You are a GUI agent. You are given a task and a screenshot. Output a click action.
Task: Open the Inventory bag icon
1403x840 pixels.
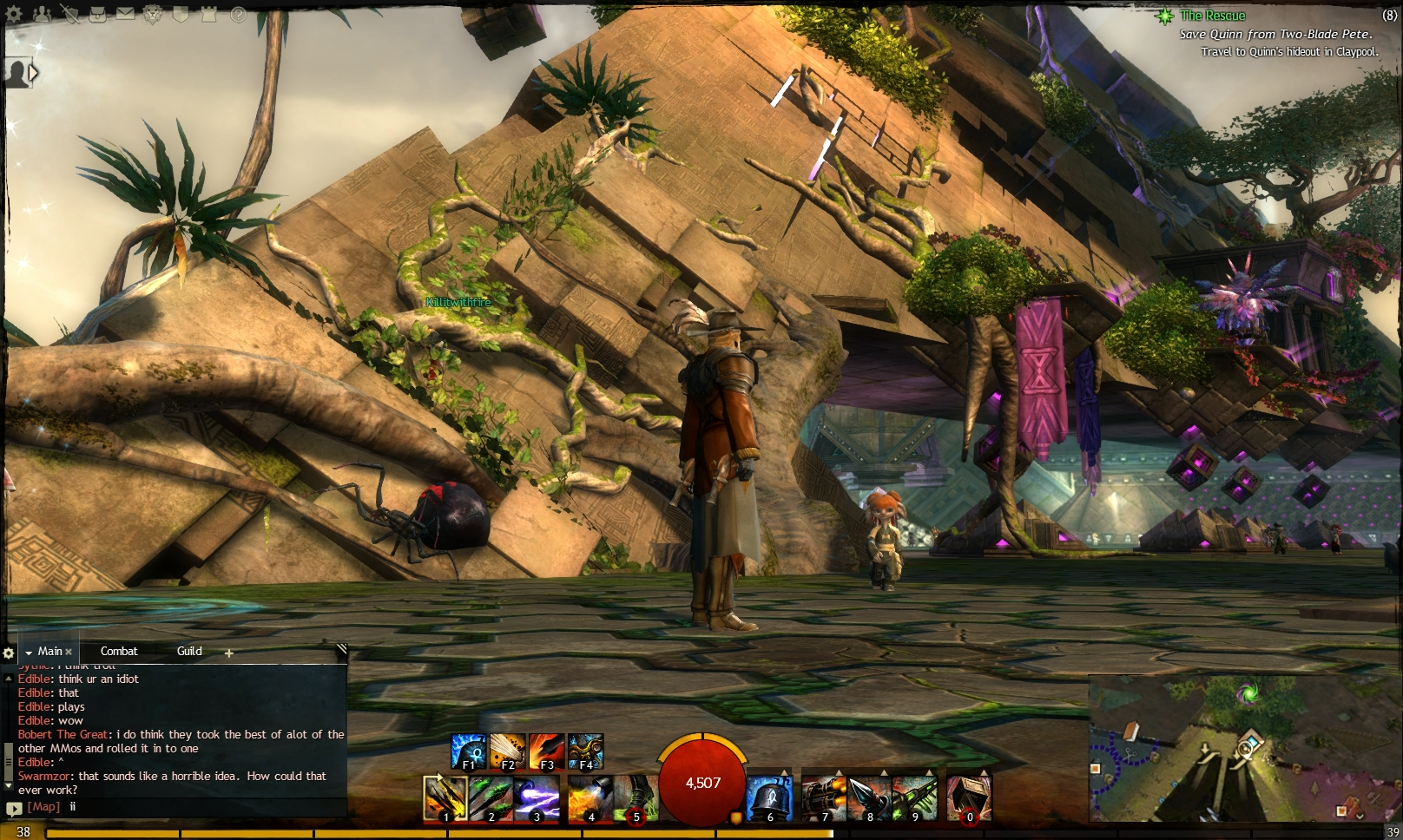coord(98,14)
